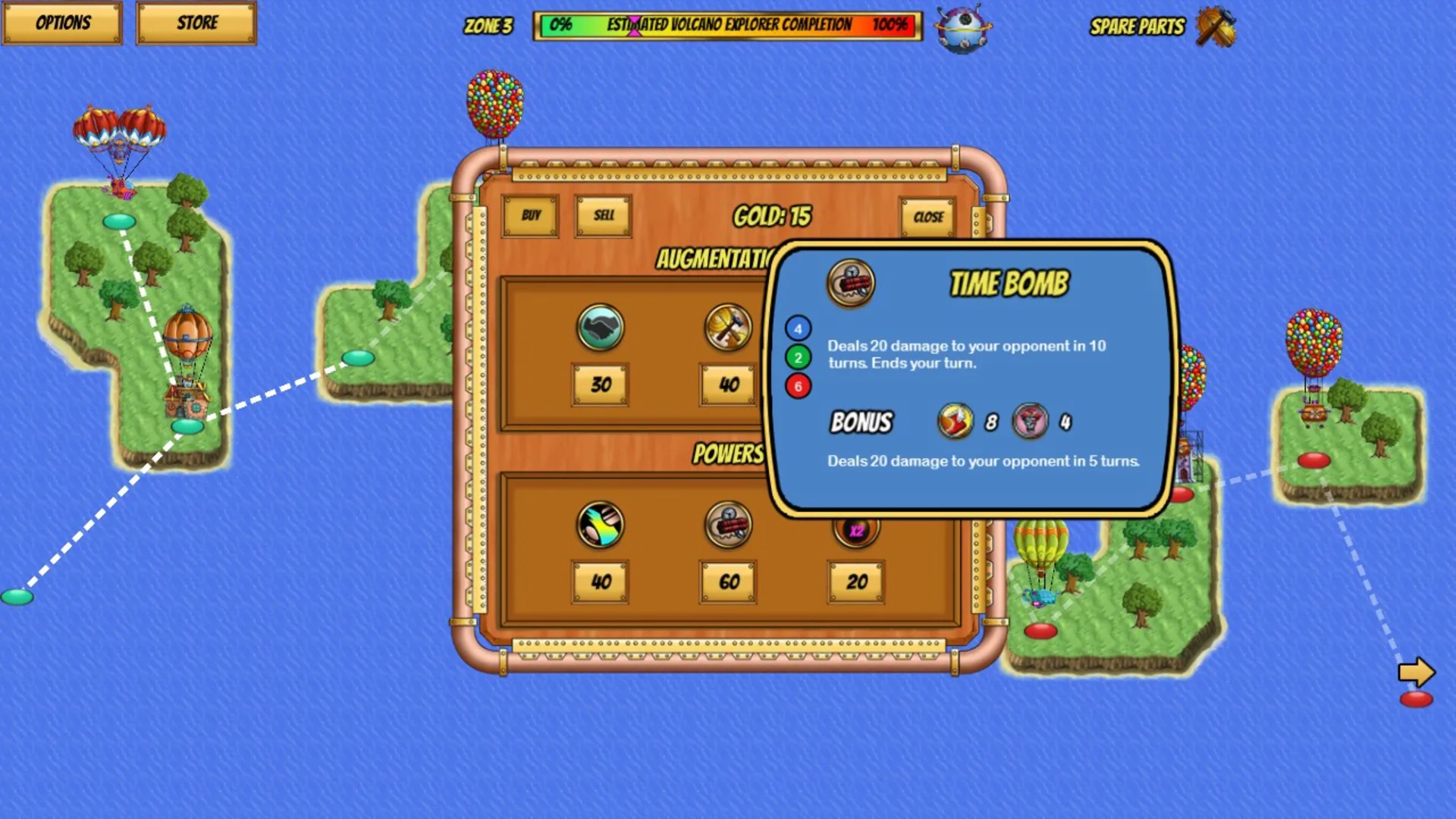Expand the bonus fireball icon in tooltip

(x=954, y=422)
